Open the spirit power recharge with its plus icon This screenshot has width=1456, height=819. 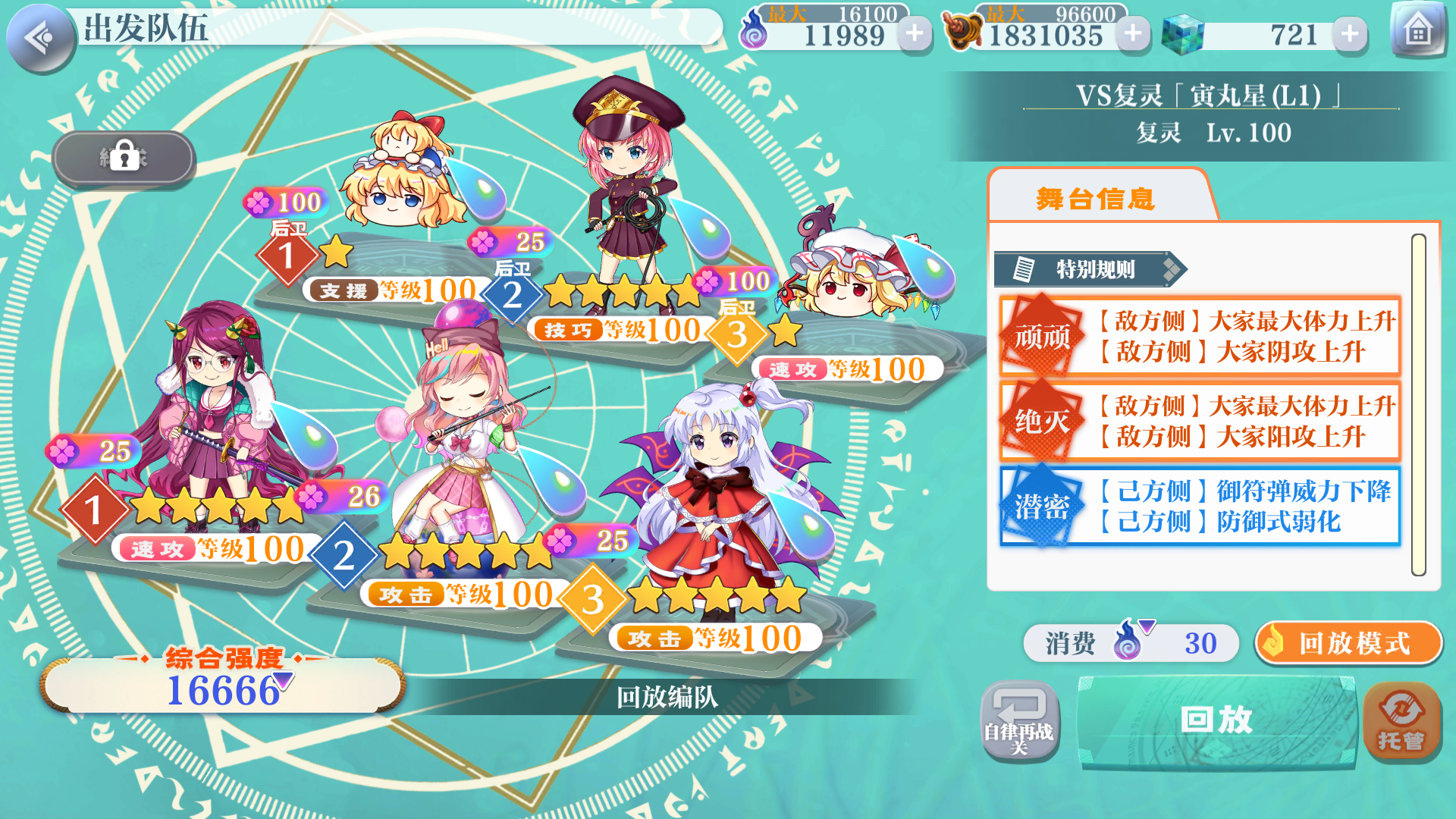pos(915,33)
